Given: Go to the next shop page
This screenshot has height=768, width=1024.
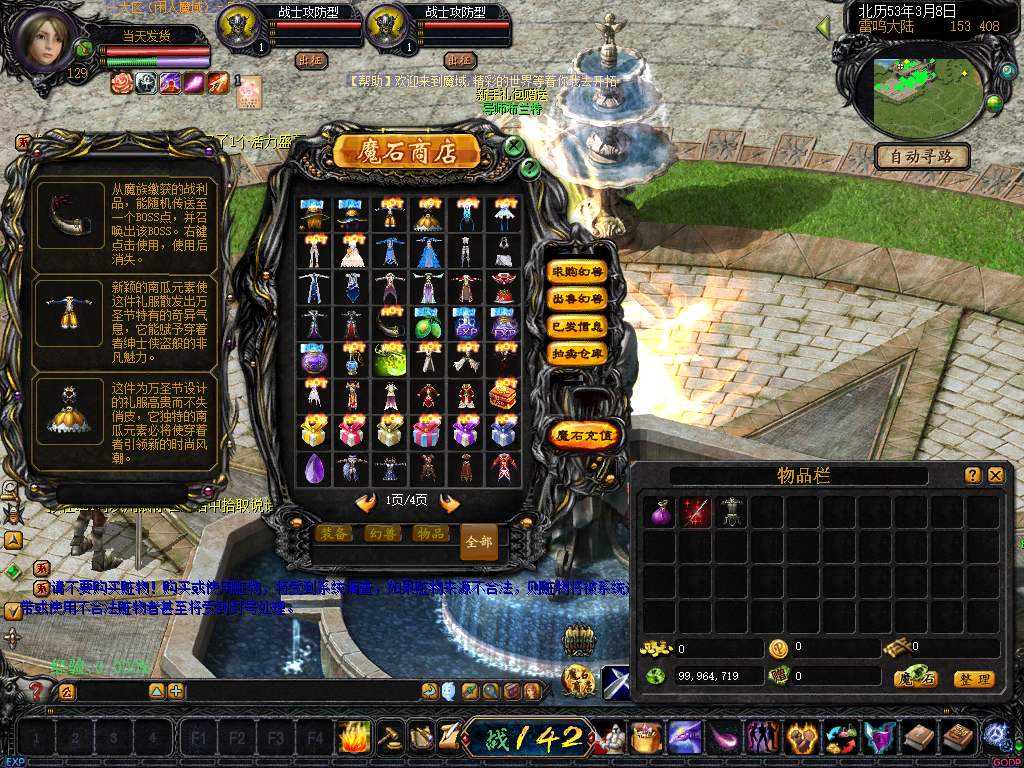Looking at the screenshot, I should pos(450,502).
